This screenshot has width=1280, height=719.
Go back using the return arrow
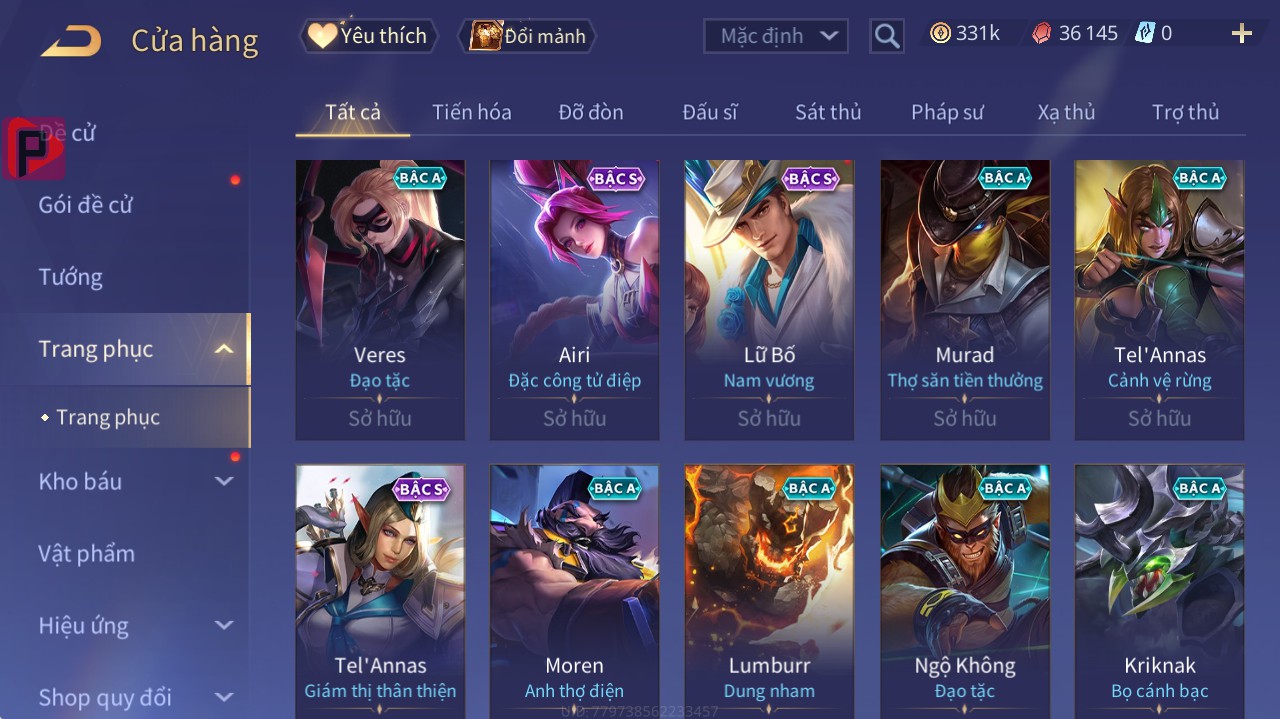coord(71,41)
